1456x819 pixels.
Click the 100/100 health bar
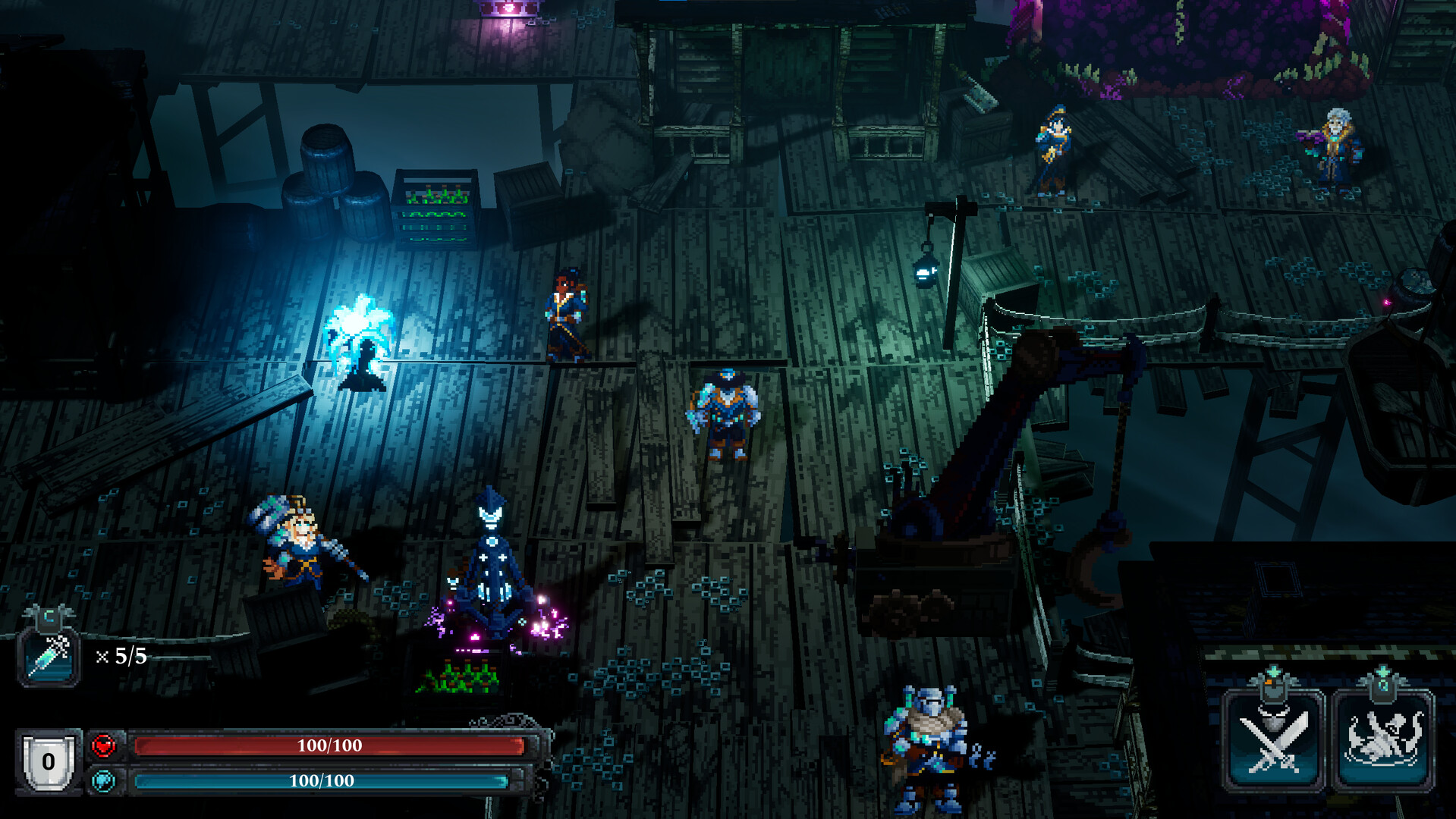click(330, 746)
